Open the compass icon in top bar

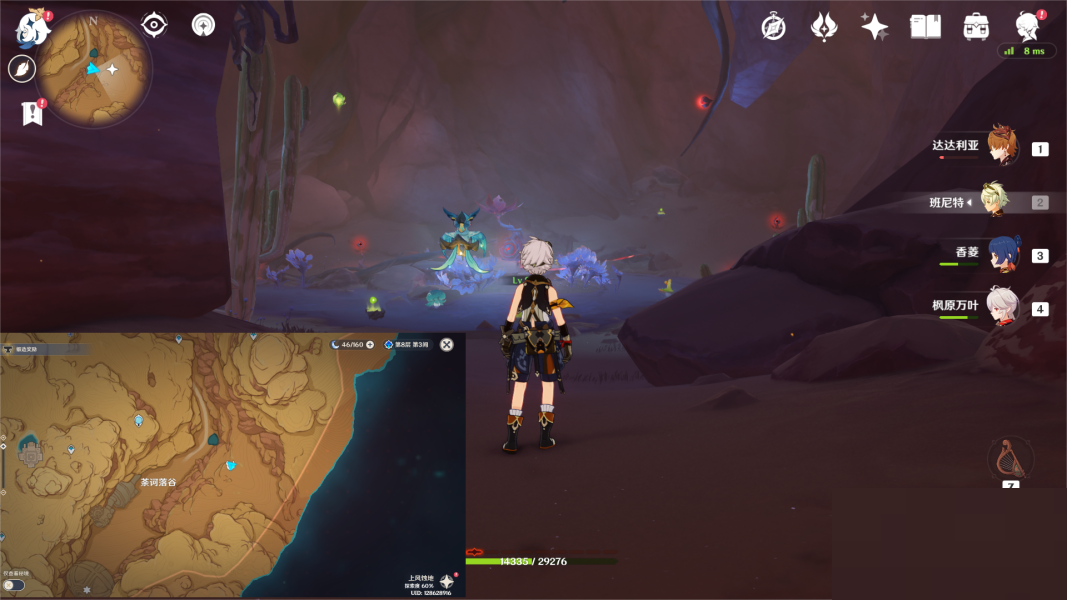(x=773, y=27)
